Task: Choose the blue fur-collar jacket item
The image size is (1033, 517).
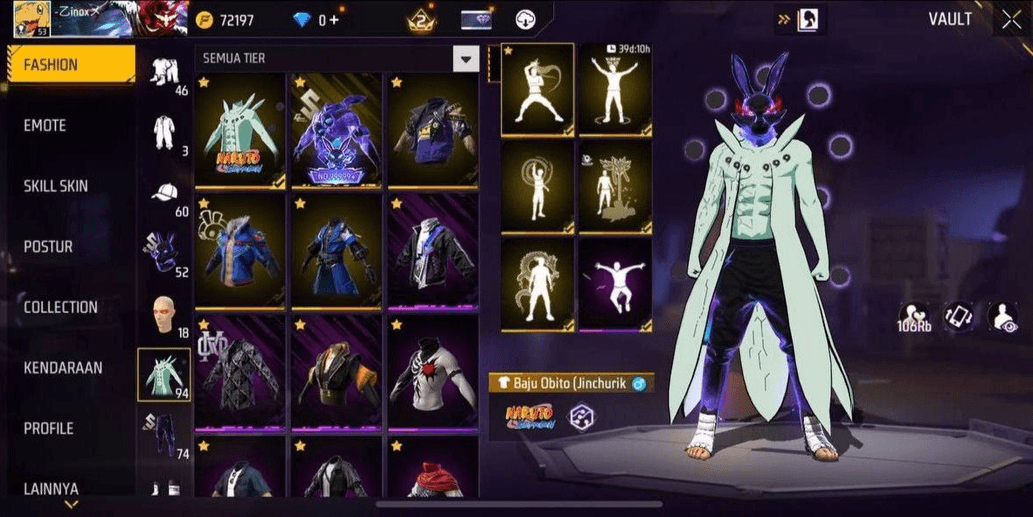Action: (240, 252)
